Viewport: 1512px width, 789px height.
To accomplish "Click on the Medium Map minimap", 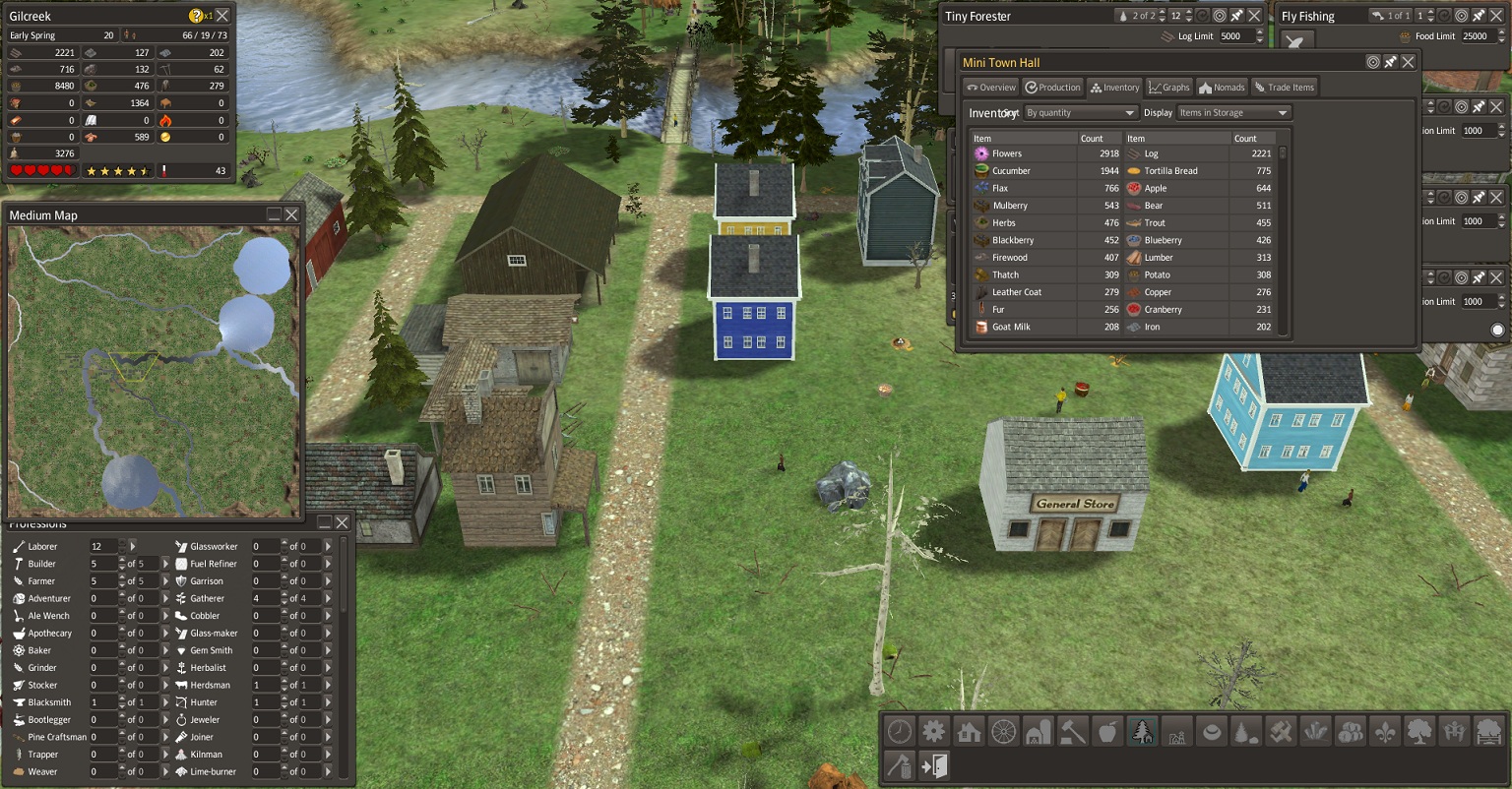I will 153,371.
